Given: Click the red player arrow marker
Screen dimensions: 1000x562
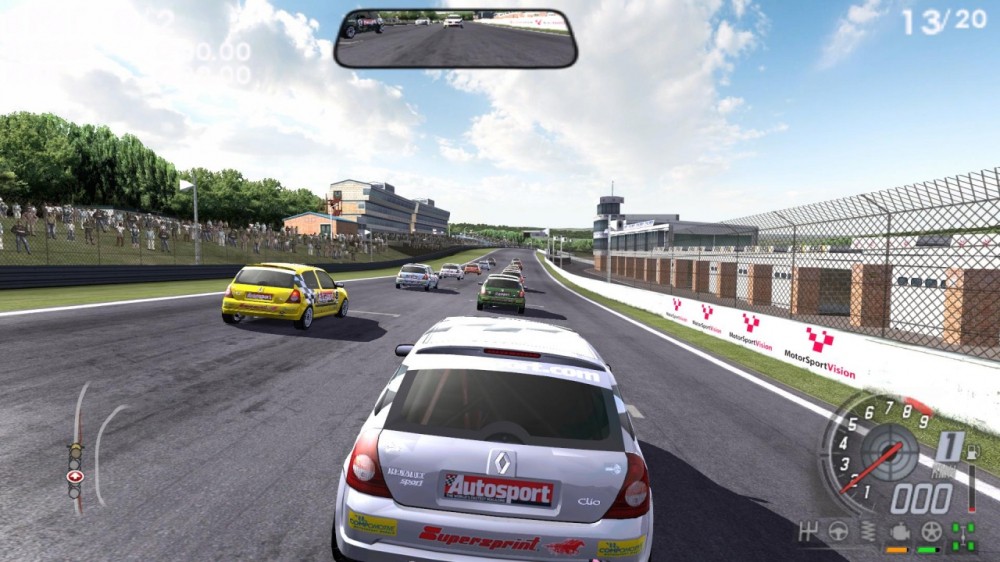Looking at the screenshot, I should tap(75, 476).
